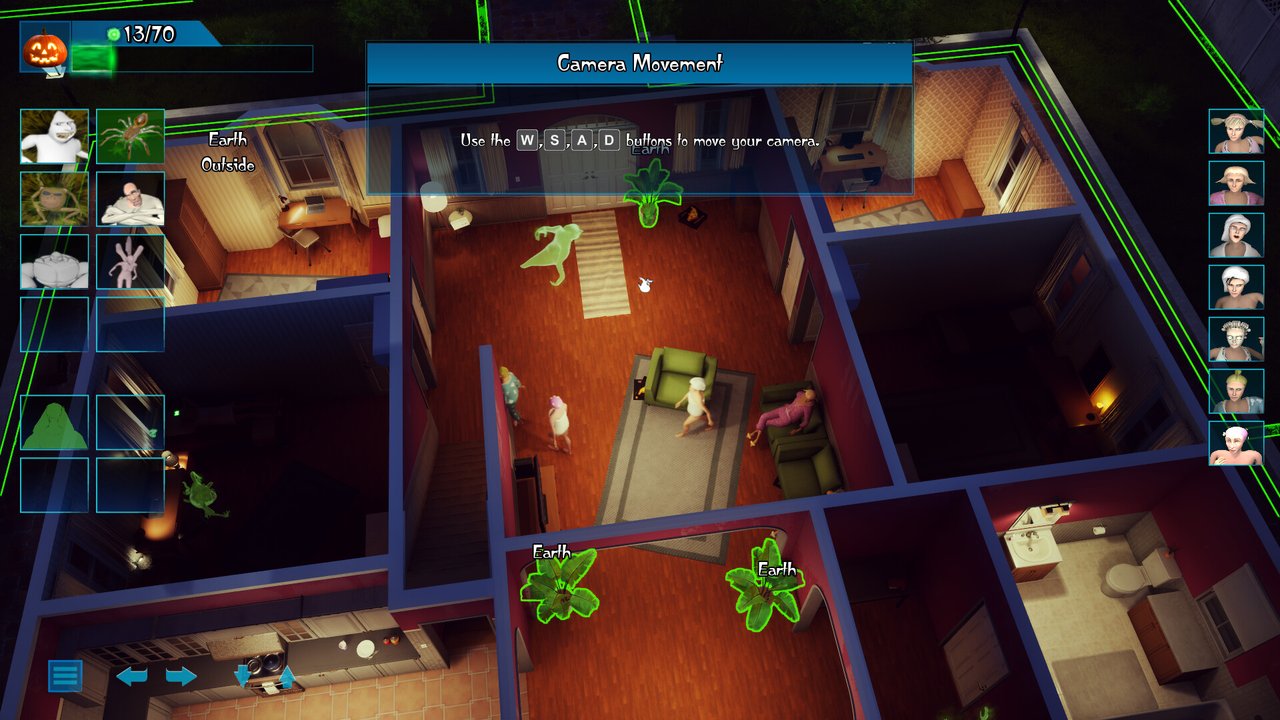Viewport: 1280px width, 720px height.
Task: Choose the pink-haired person portrait
Action: click(1236, 443)
